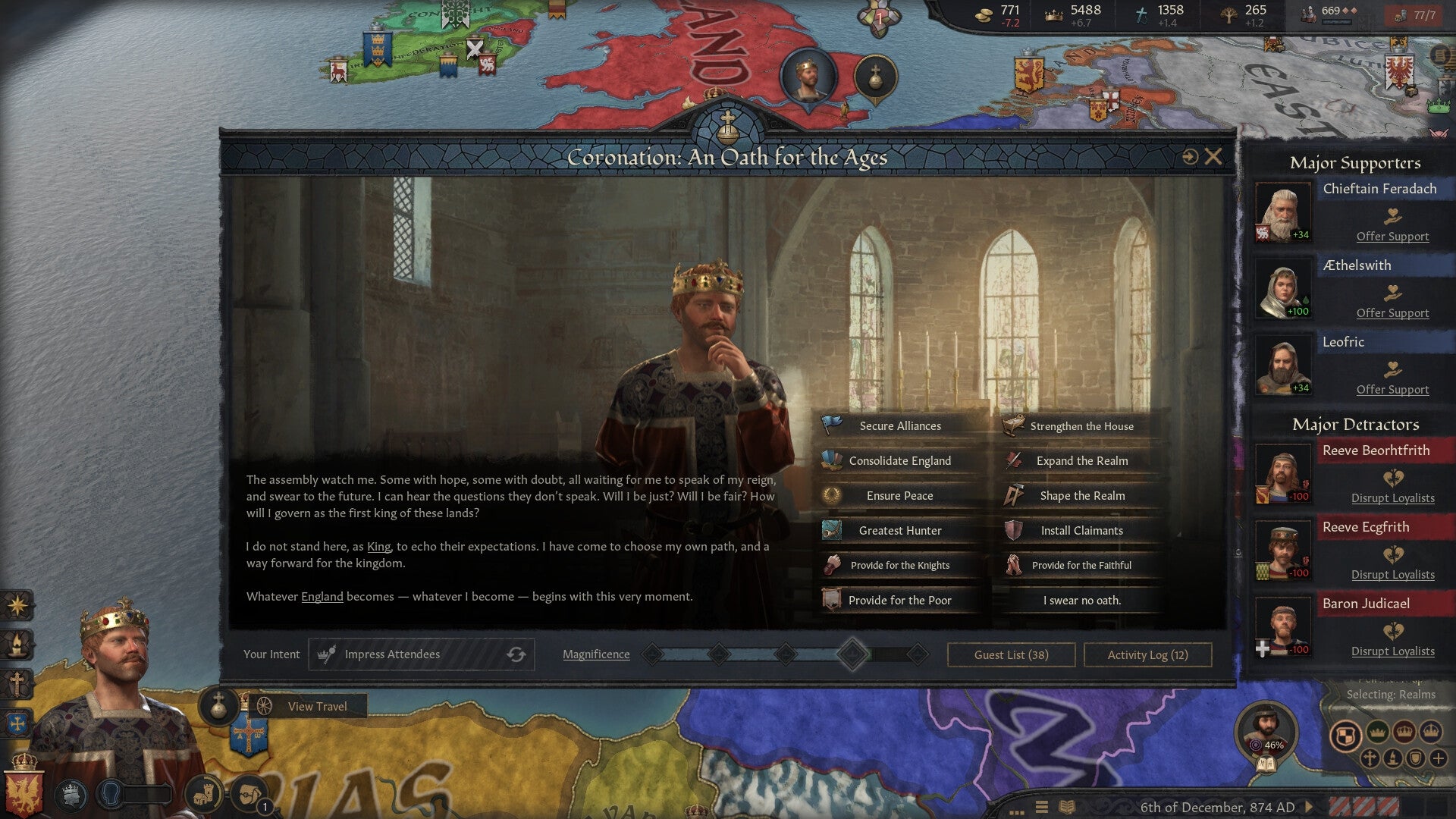Image resolution: width=1456 pixels, height=819 pixels.
Task: Click the candle icon in the left sidebar
Action: coord(17,642)
